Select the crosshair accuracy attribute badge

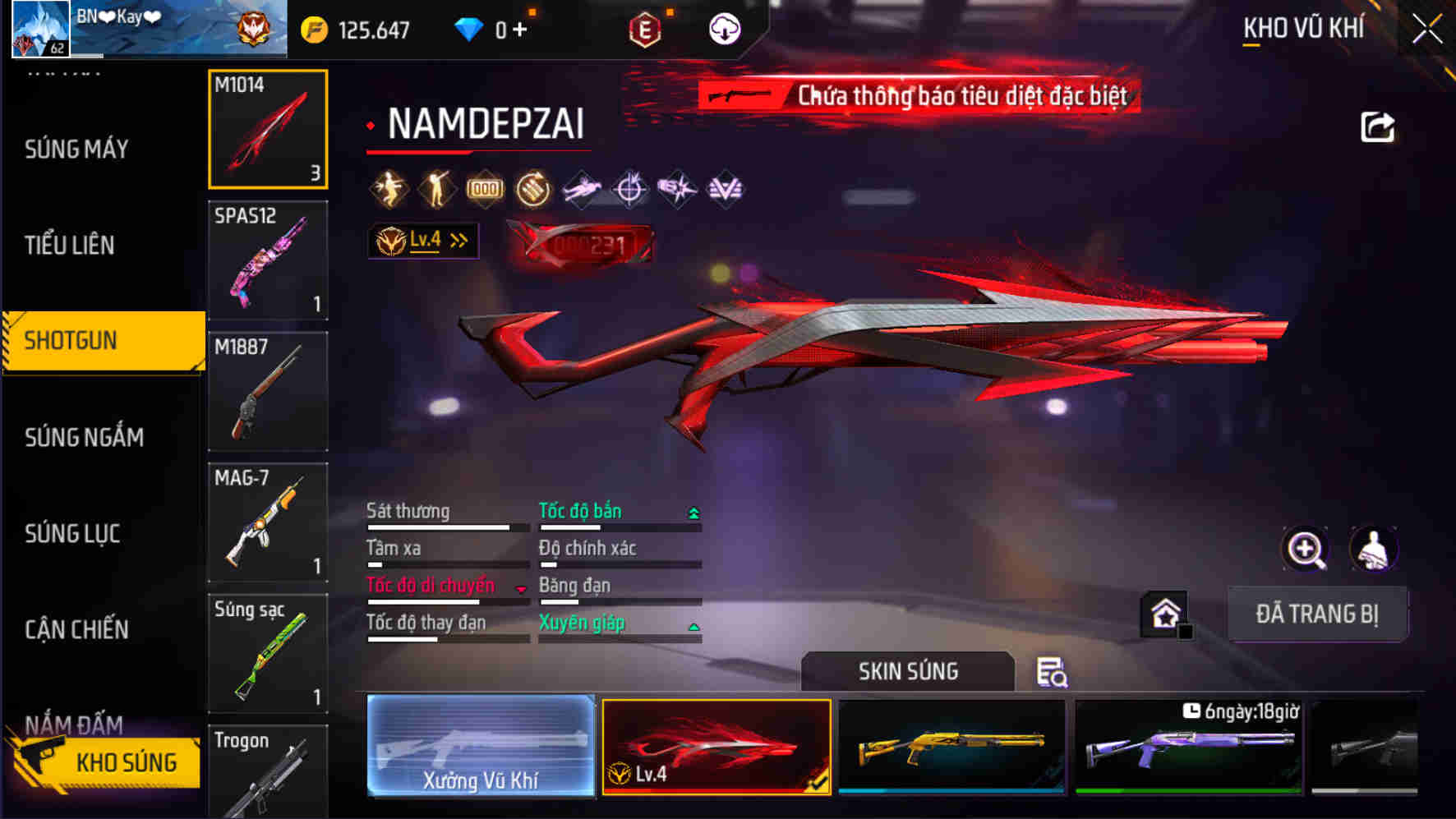[x=629, y=189]
